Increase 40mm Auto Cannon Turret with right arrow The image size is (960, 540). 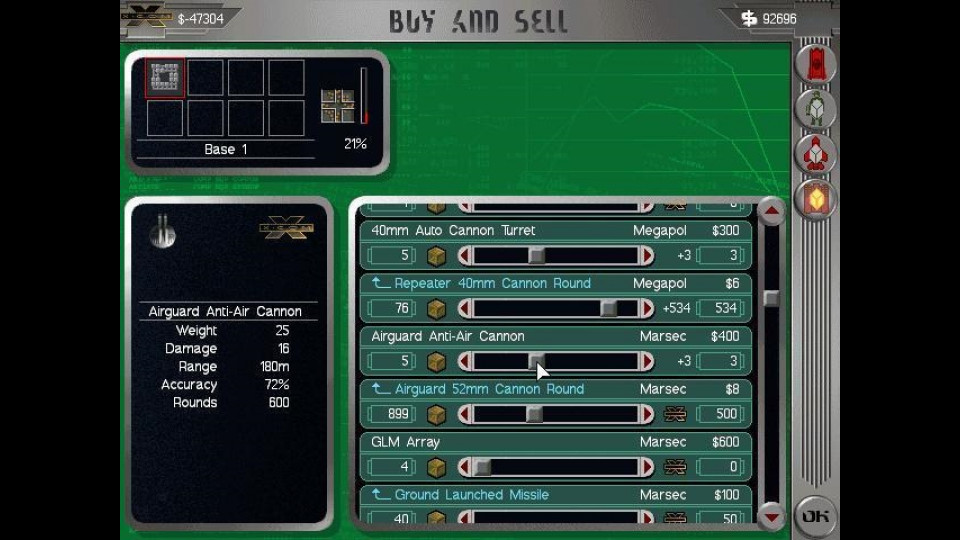647,256
